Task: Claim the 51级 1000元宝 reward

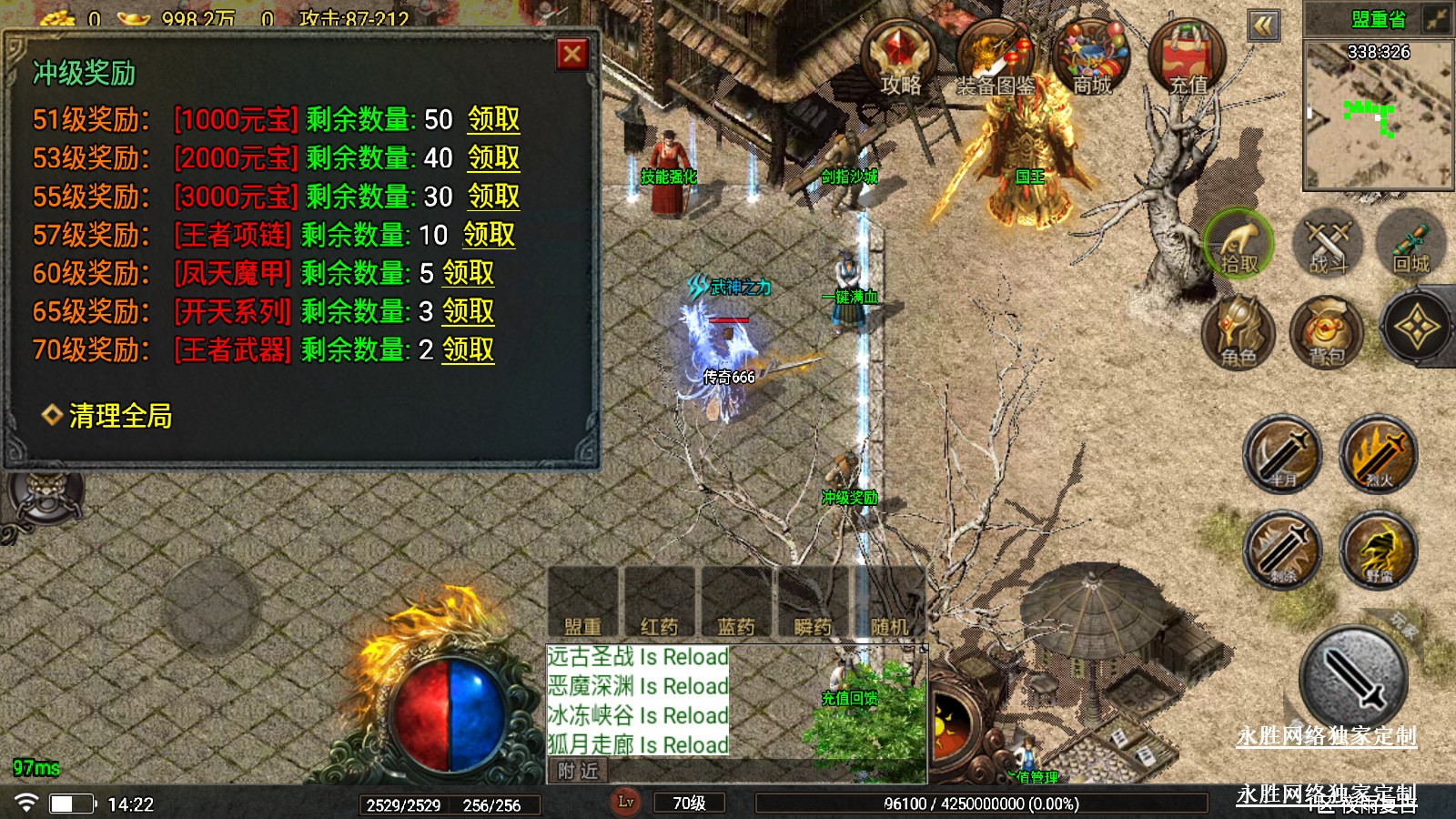Action: point(493,119)
